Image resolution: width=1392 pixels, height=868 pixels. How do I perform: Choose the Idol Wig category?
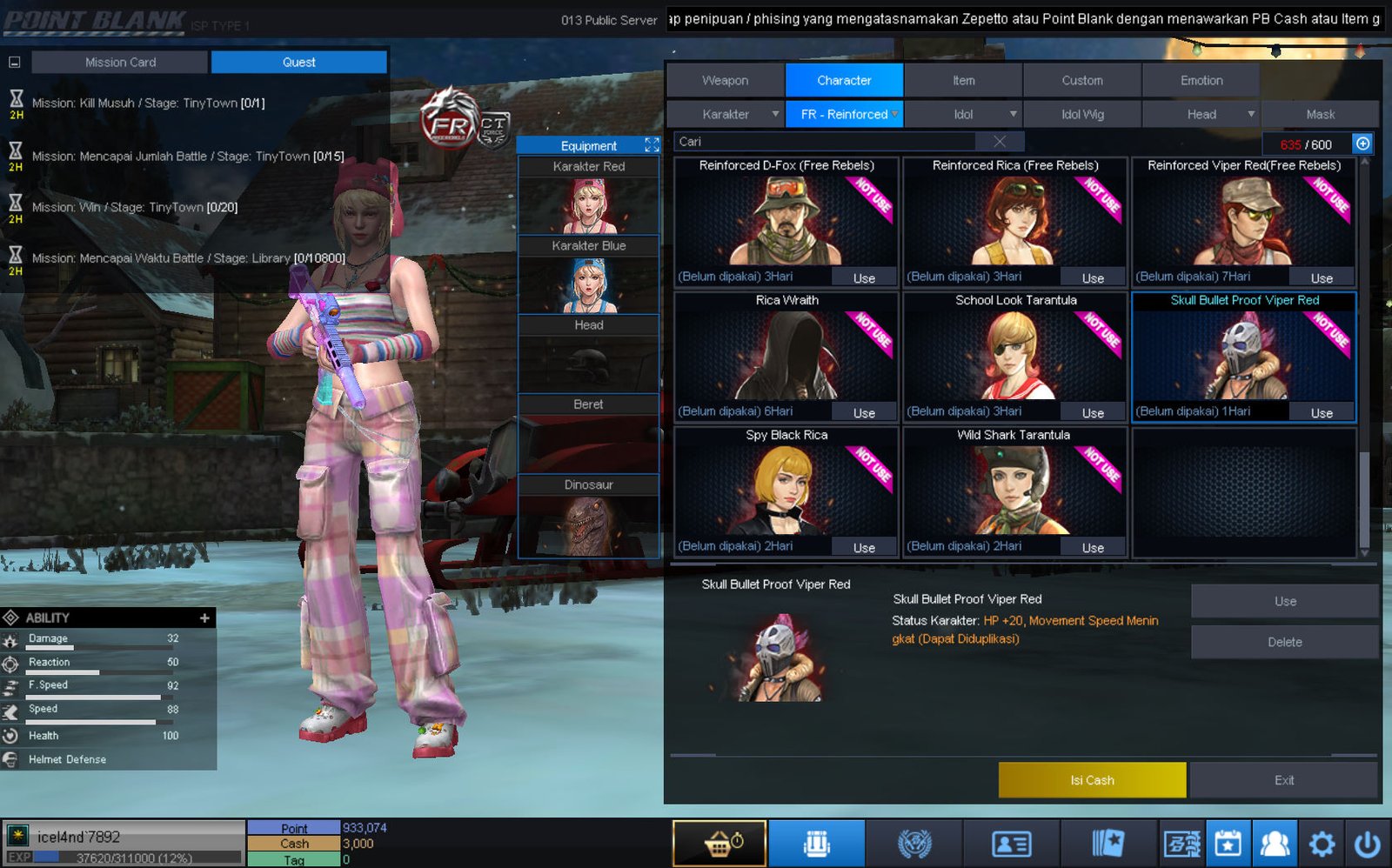pos(1082,114)
